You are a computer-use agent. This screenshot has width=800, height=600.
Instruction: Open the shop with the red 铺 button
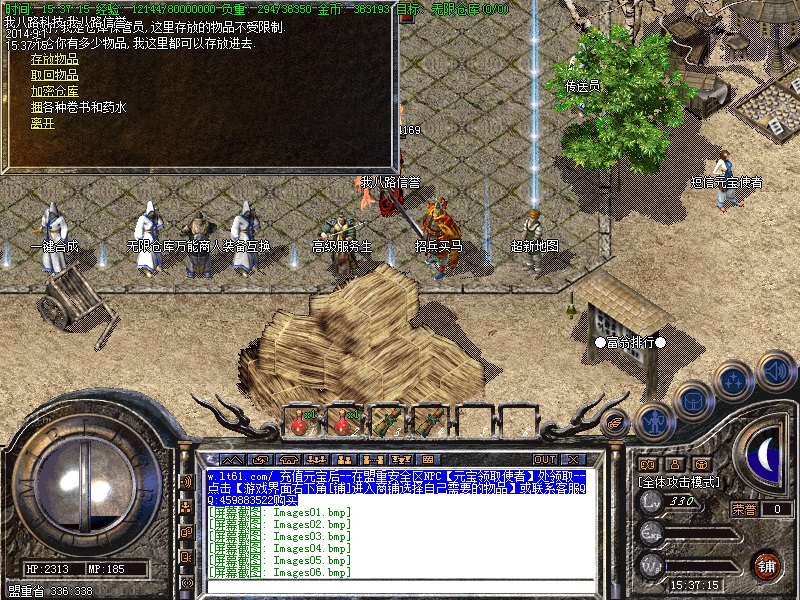(x=766, y=564)
